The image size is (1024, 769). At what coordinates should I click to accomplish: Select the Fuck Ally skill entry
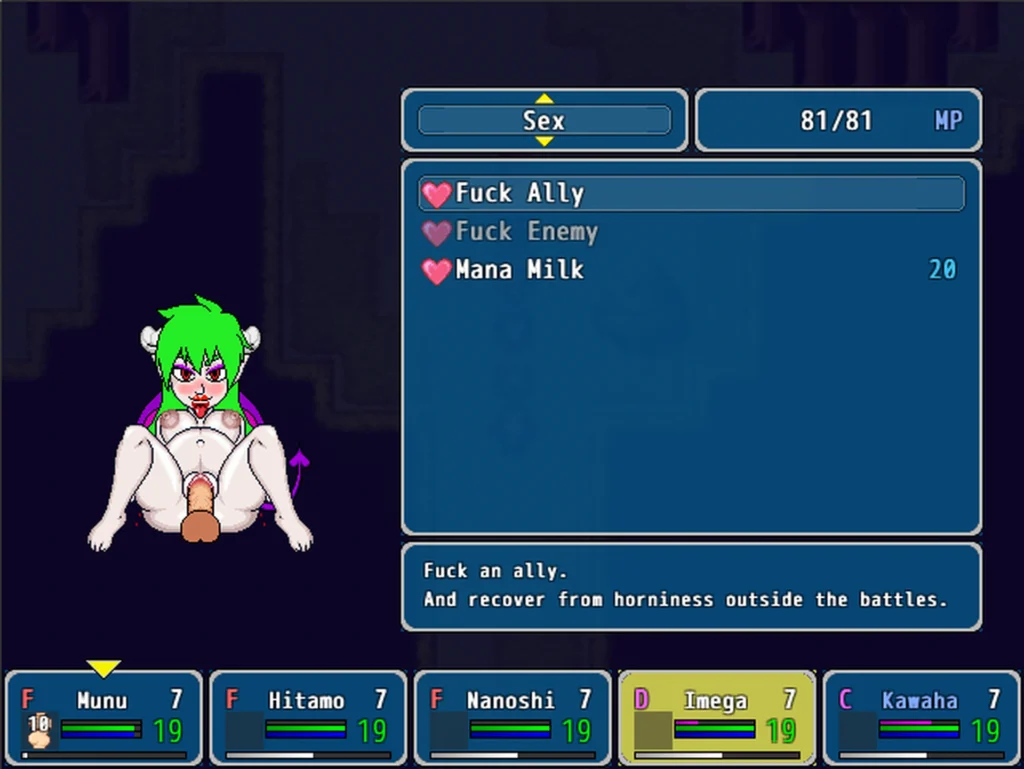690,193
